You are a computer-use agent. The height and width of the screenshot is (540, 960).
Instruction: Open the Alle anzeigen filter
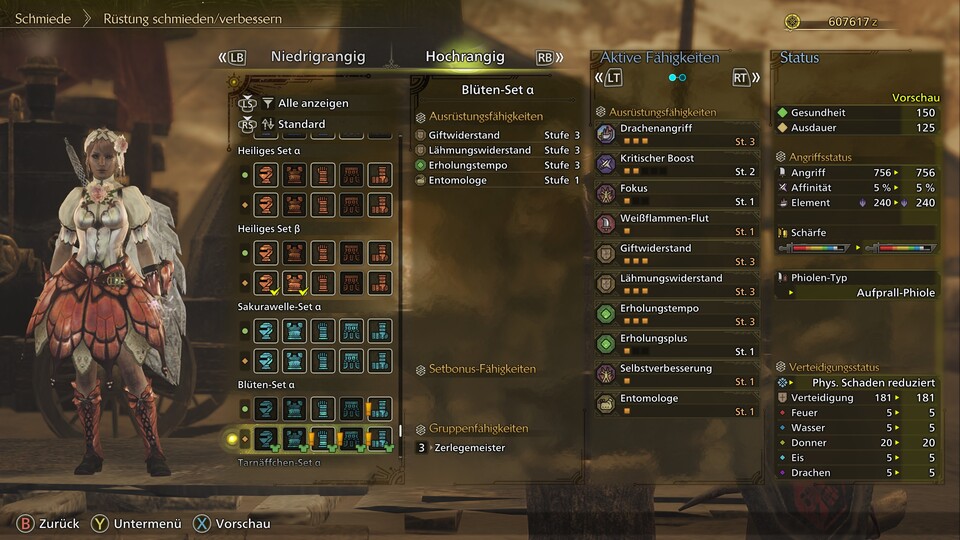click(313, 103)
